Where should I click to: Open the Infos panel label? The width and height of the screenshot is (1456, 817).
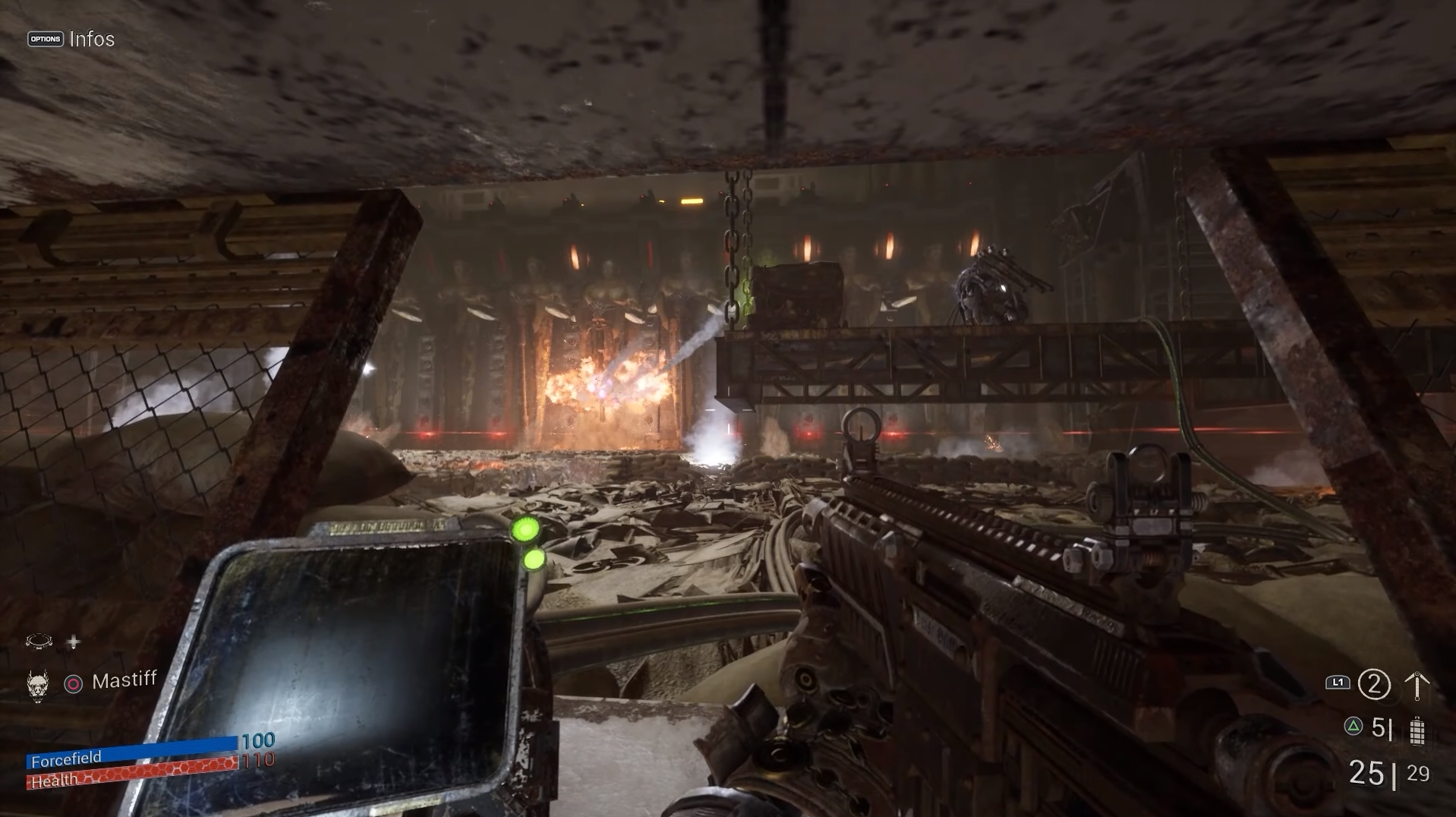tap(91, 39)
